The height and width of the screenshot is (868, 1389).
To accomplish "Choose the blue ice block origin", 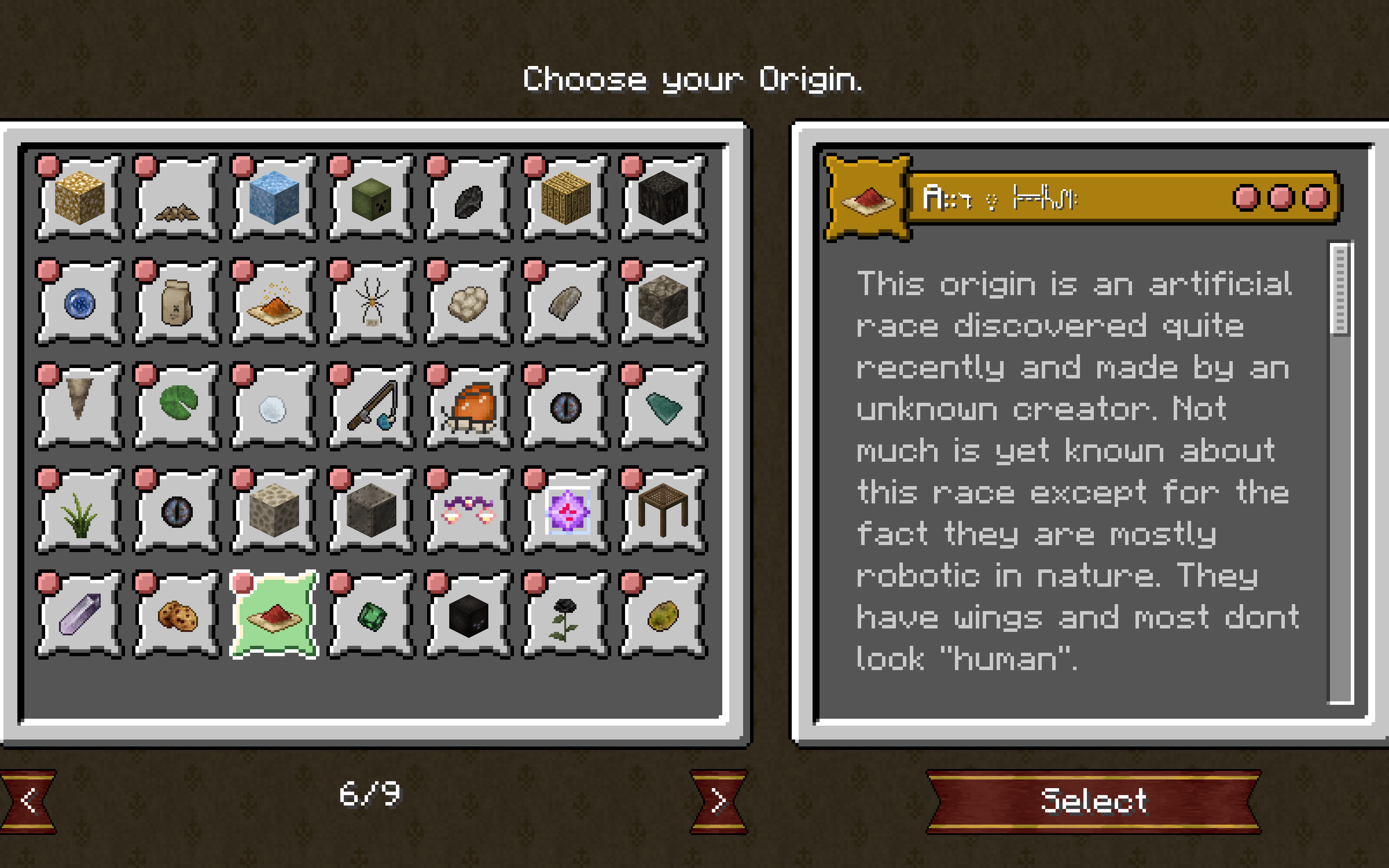I will (x=274, y=197).
